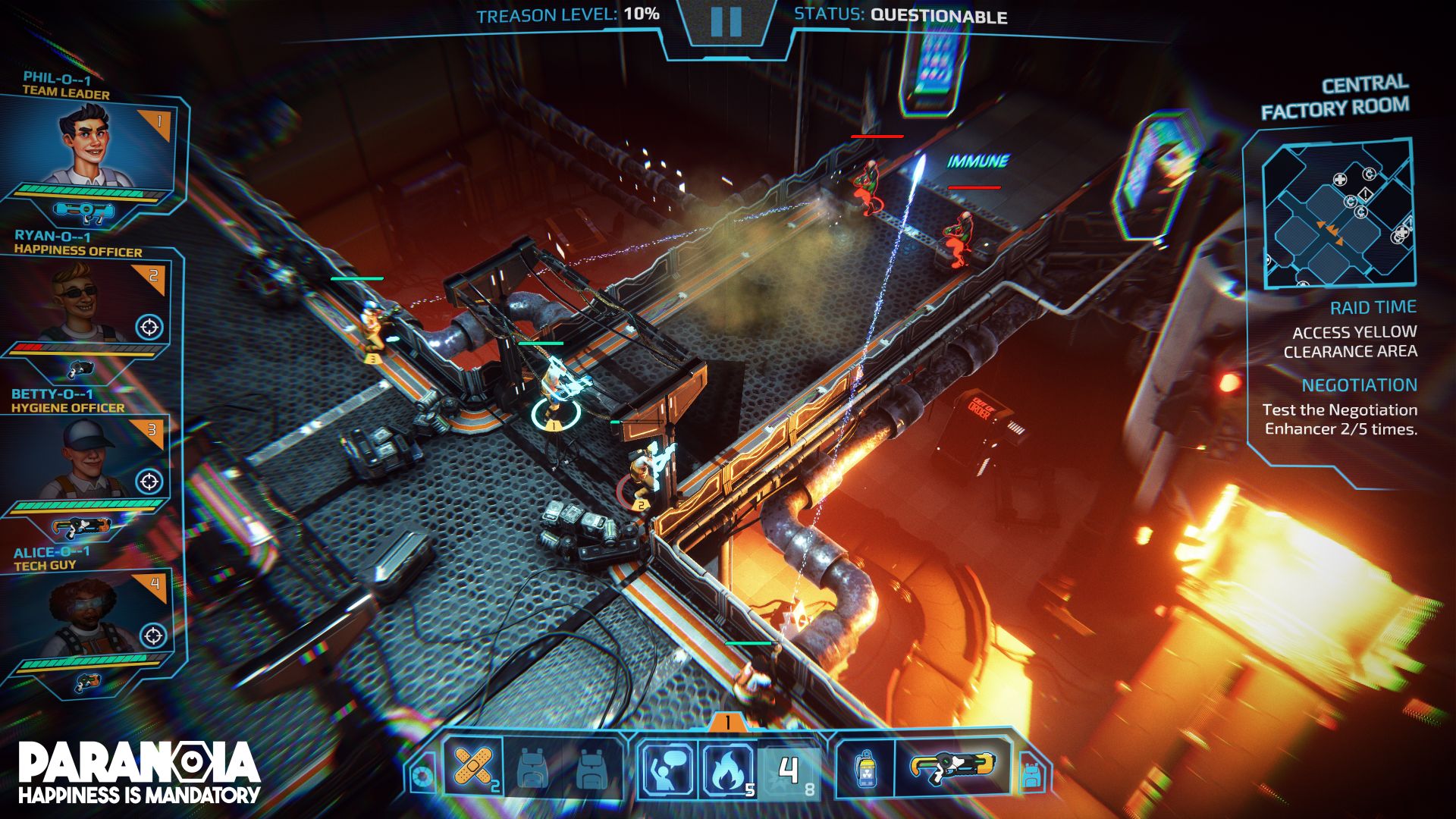Open the Central Factory Room minimap
The width and height of the screenshot is (1456, 819).
1338,213
